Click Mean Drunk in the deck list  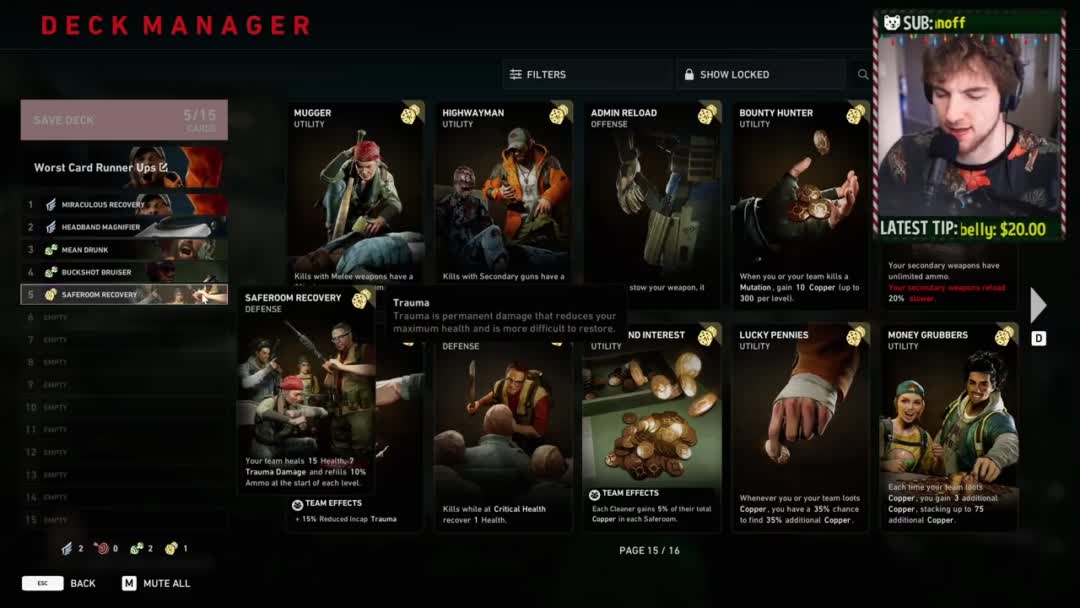(x=124, y=250)
